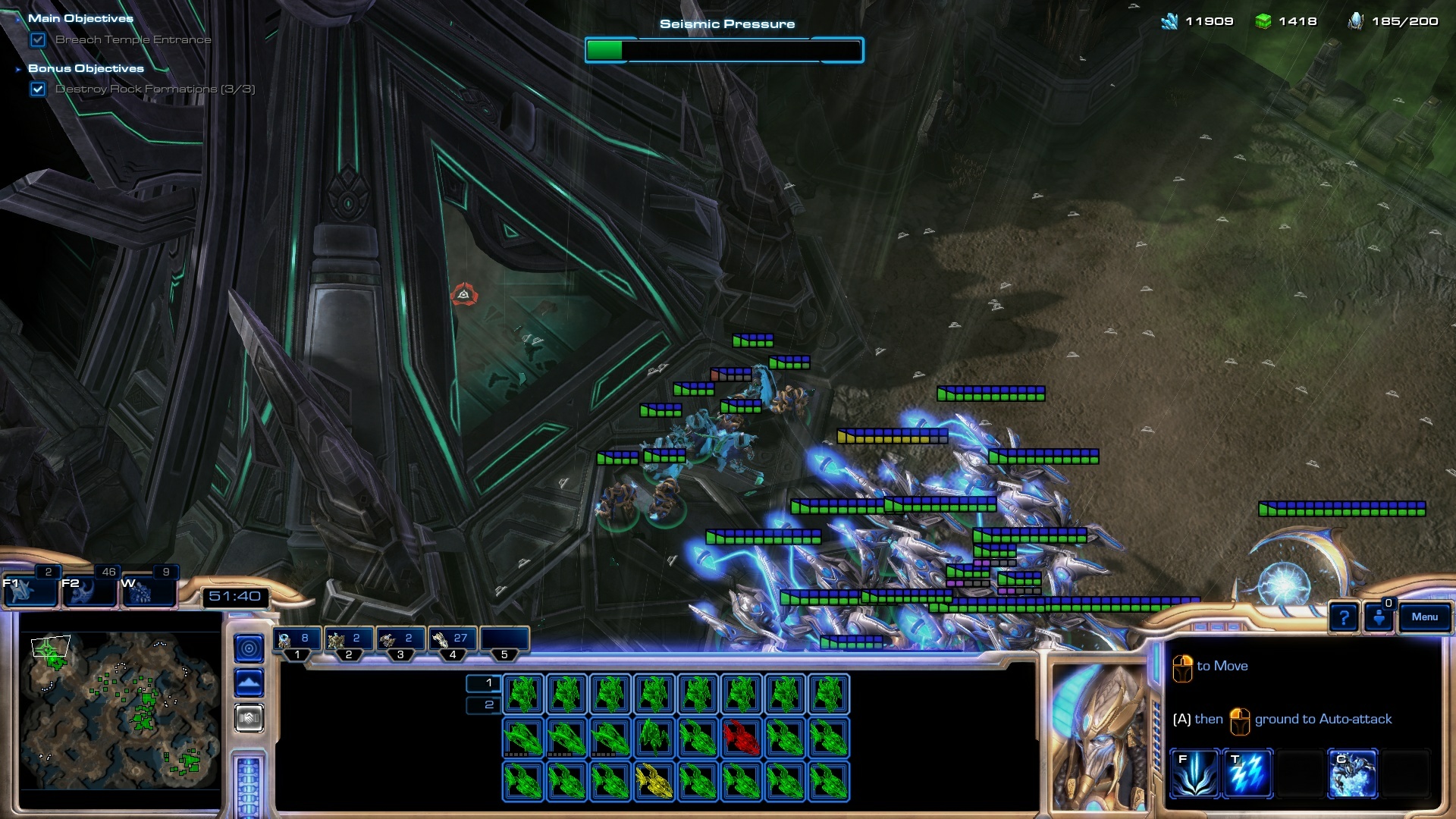The image size is (1456, 819).
Task: Select the yellow damaged unit wireframe
Action: pos(654,781)
